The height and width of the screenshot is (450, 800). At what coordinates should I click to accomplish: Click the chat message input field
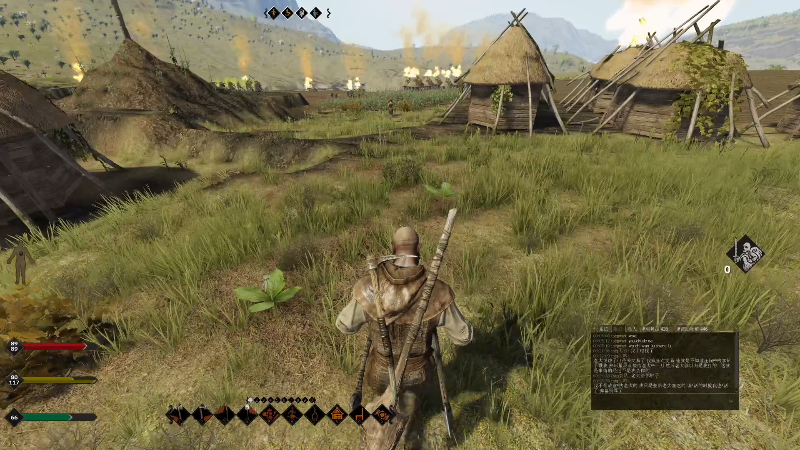coord(664,402)
